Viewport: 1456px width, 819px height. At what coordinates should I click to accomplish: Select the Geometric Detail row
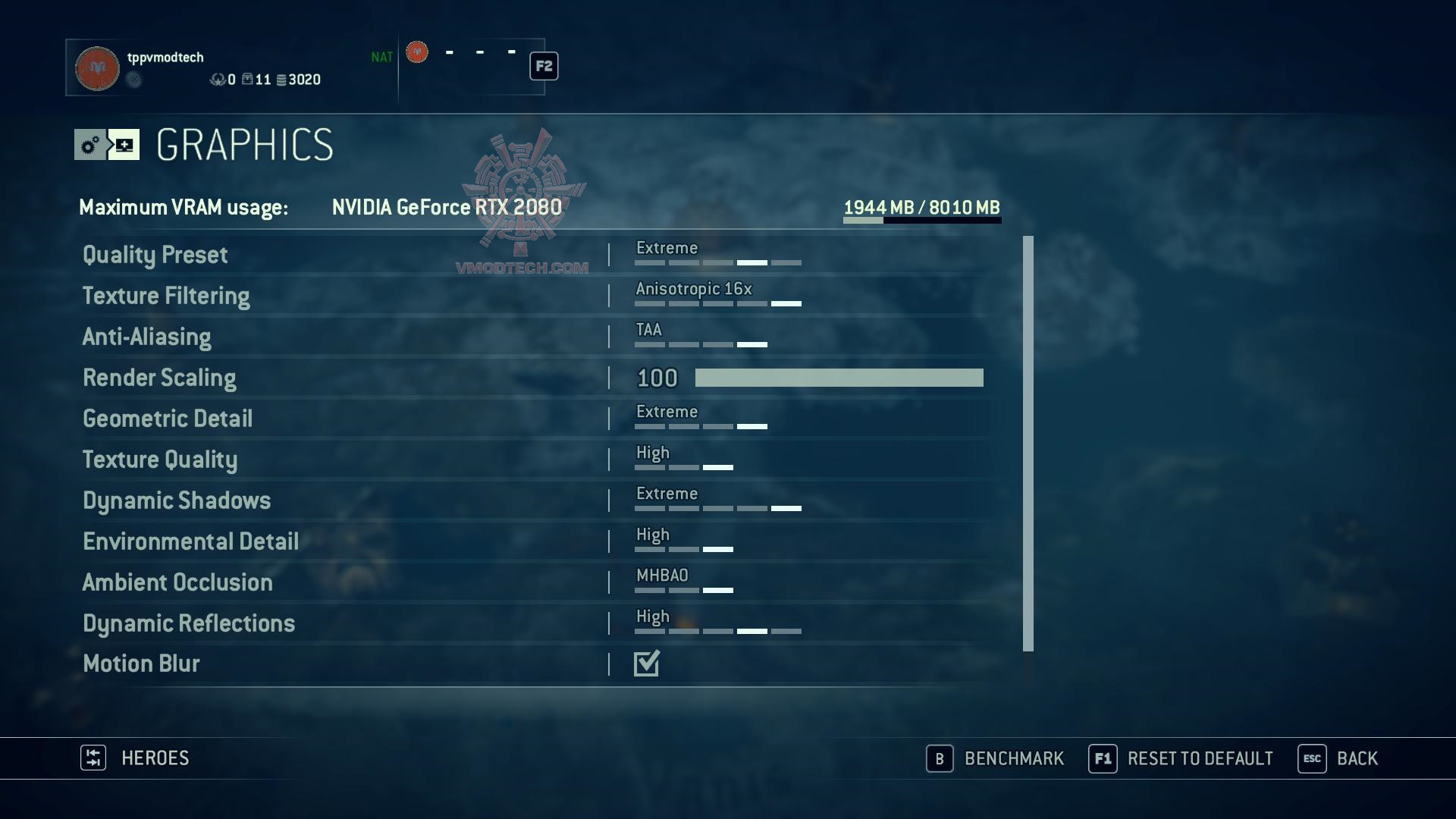[x=168, y=419]
